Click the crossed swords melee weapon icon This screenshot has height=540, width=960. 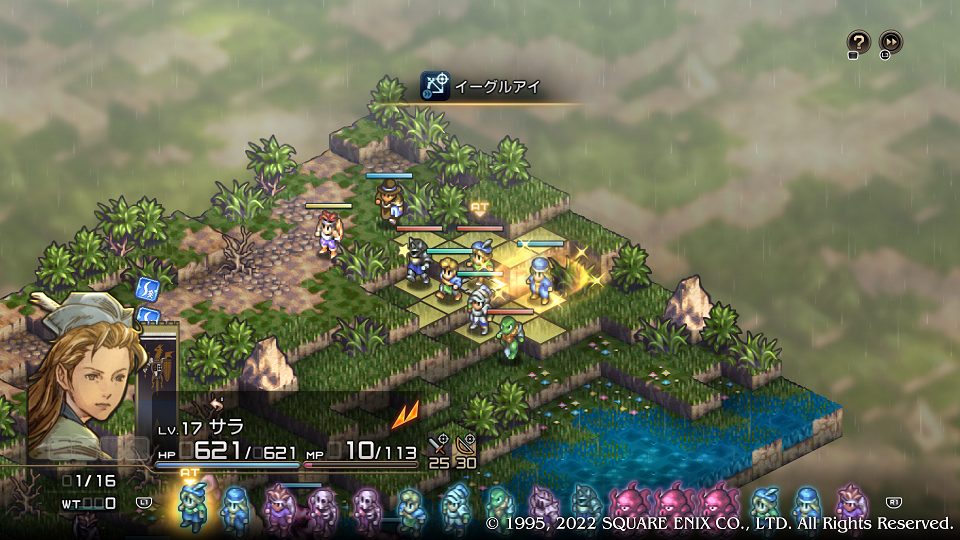[x=438, y=445]
